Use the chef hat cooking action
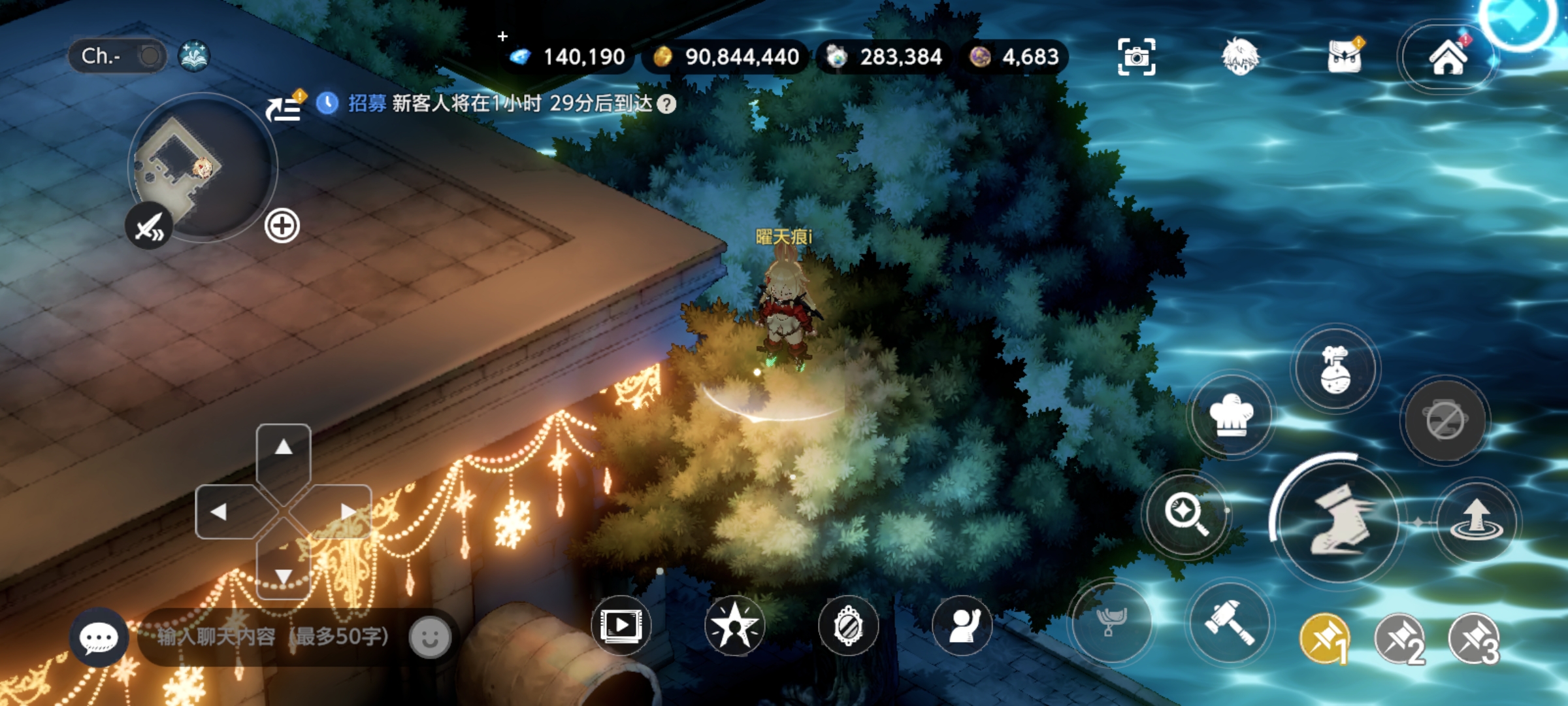1568x706 pixels. (1231, 415)
